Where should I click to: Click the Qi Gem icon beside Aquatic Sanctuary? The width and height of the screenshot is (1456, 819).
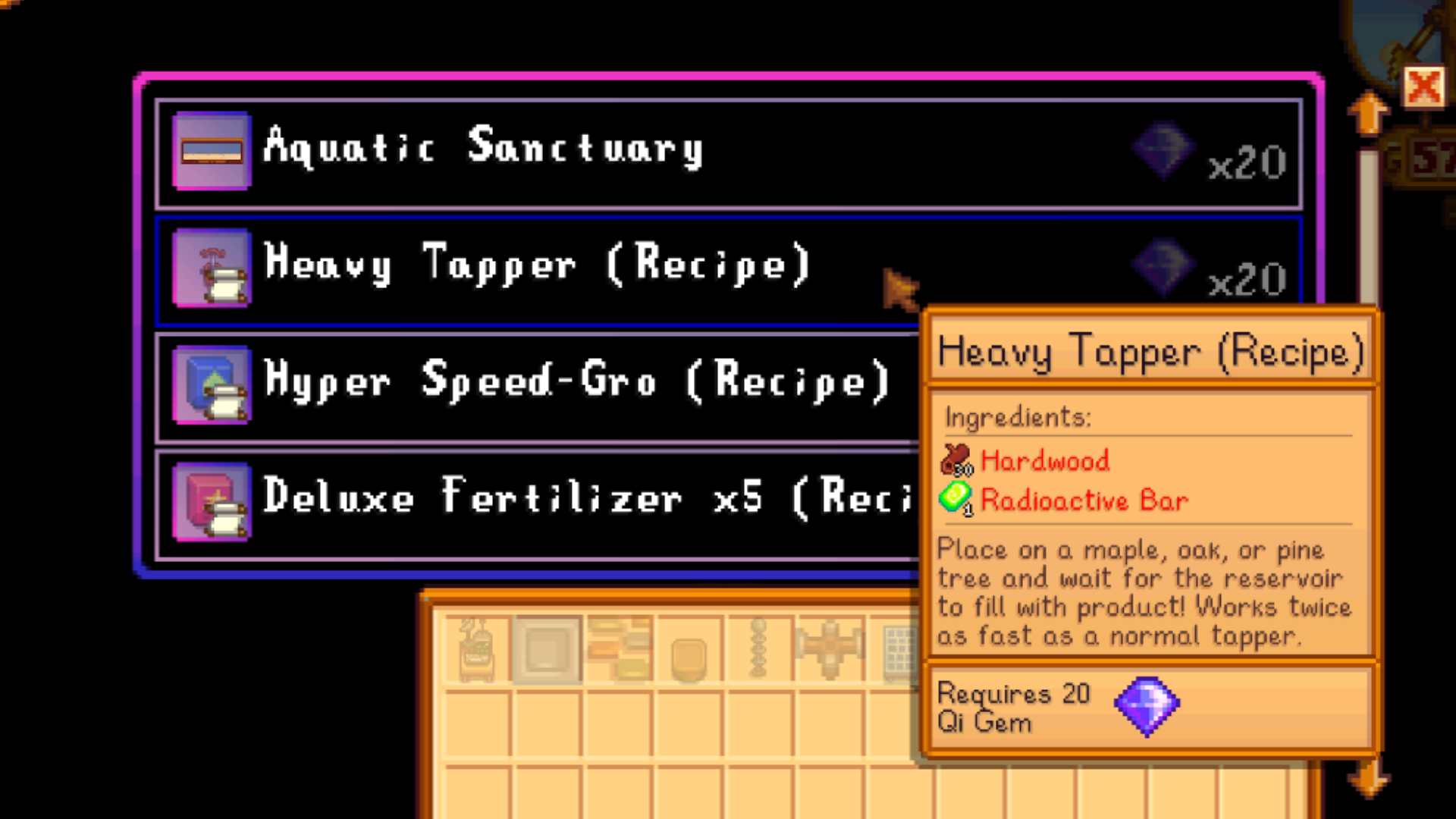click(1163, 149)
